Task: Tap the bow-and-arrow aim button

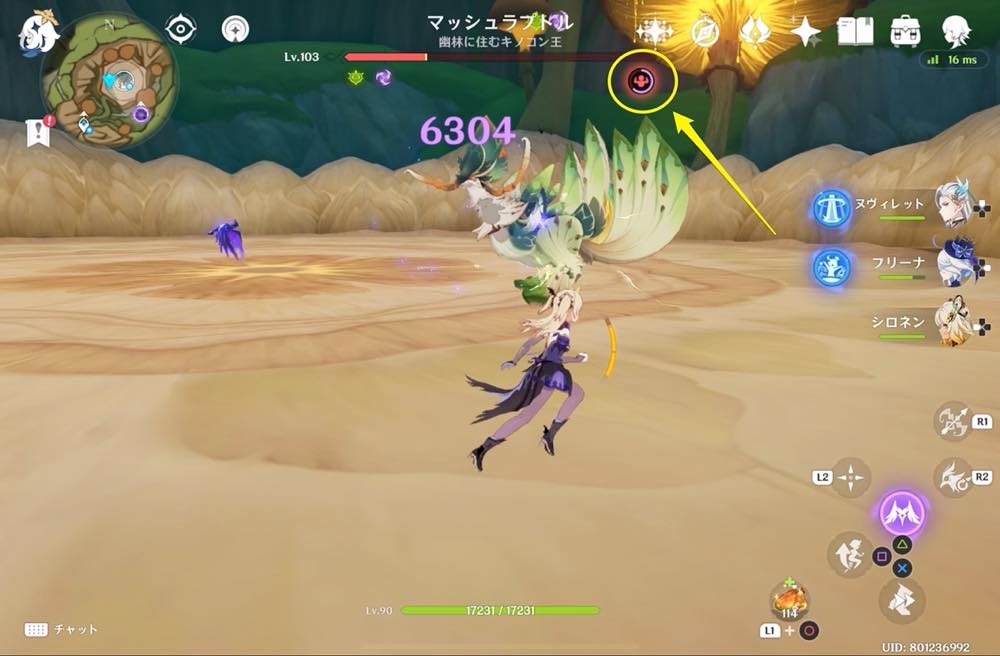Action: (x=952, y=422)
